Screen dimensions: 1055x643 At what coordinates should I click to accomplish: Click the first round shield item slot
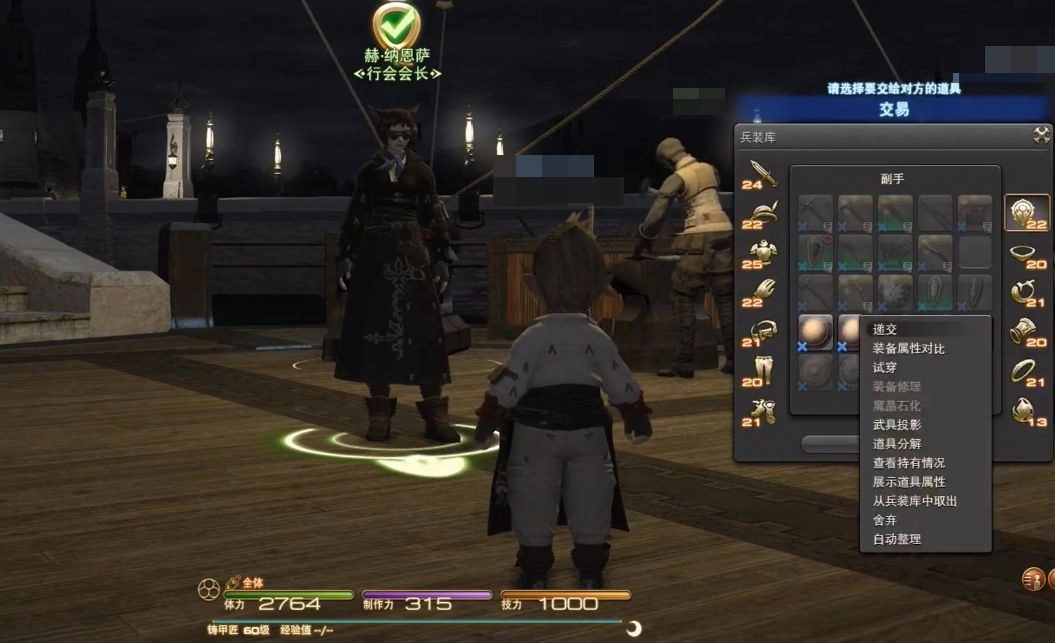tap(815, 332)
